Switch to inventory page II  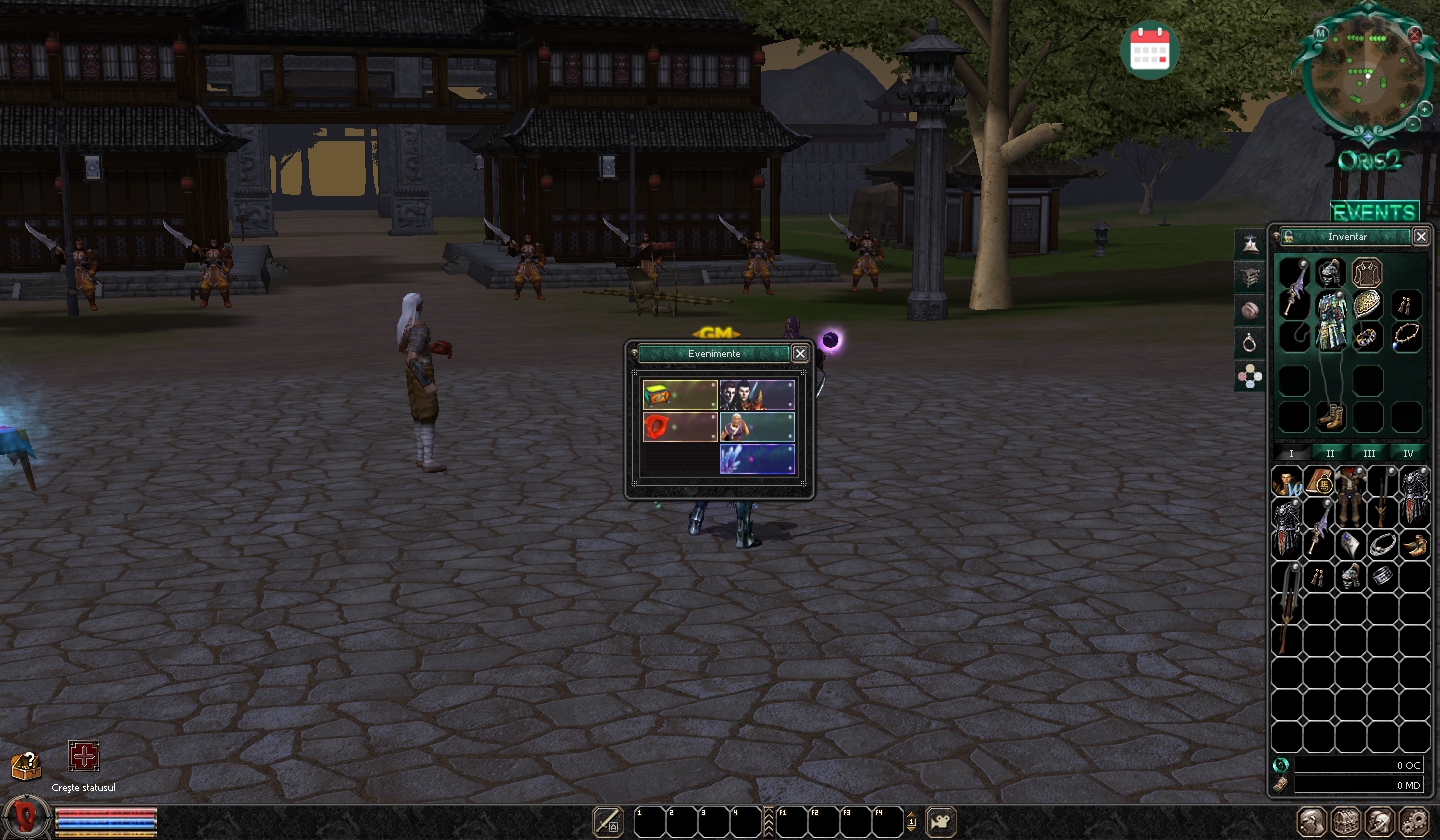pyautogui.click(x=1330, y=453)
